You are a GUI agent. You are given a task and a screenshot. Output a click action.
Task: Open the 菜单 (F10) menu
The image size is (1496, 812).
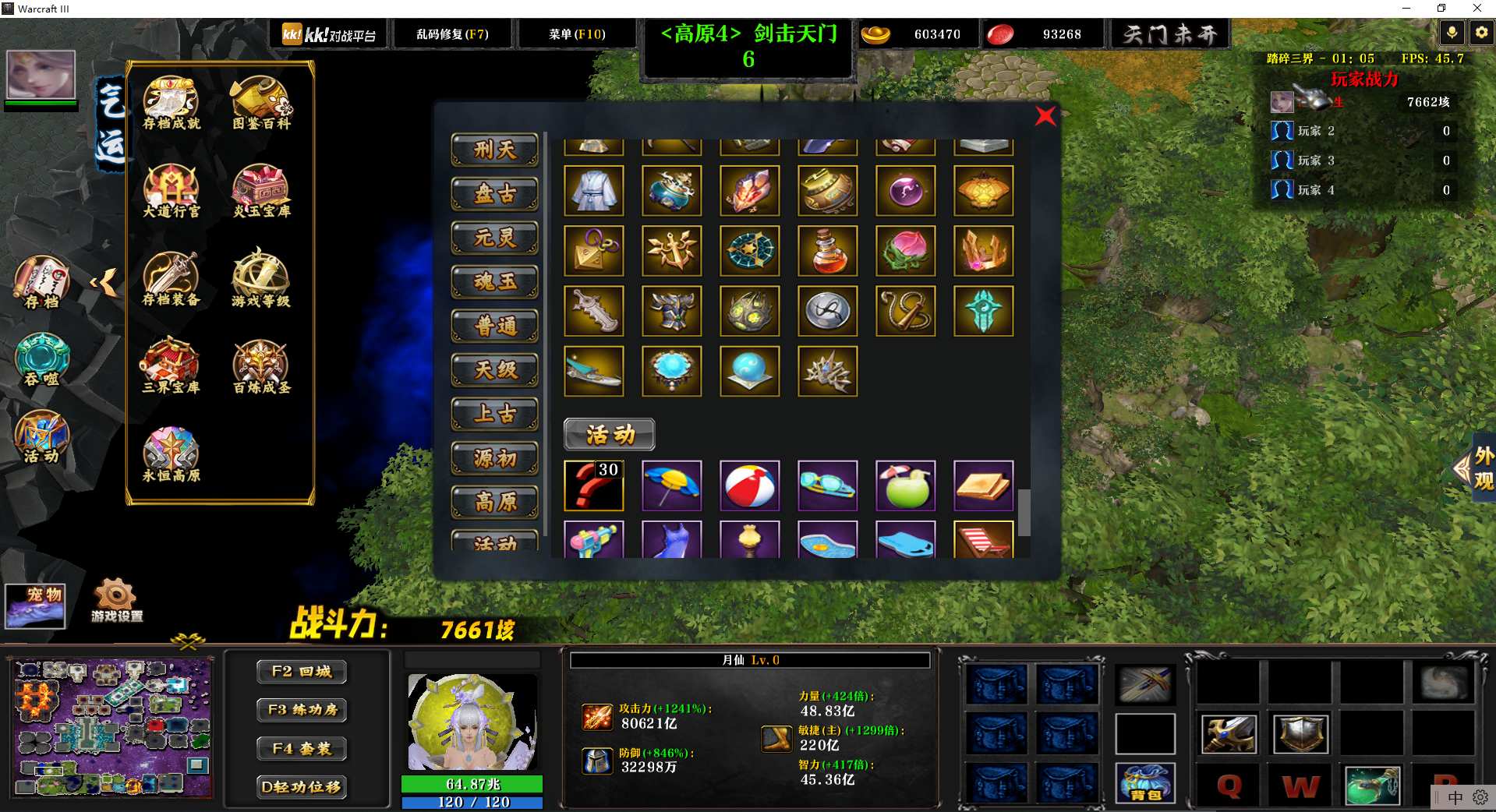[577, 34]
